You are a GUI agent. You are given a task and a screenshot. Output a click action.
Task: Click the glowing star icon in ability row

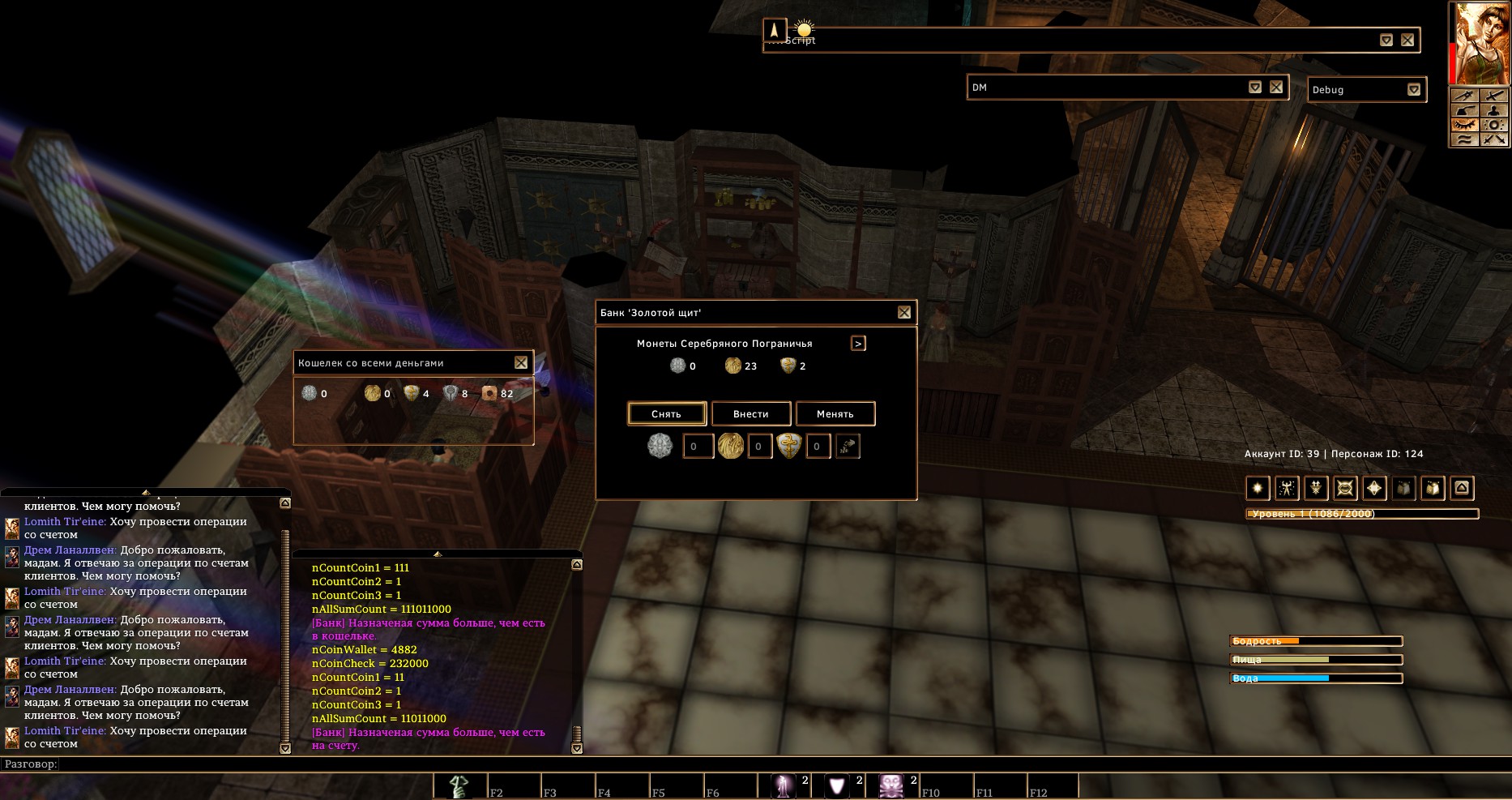click(x=1258, y=488)
